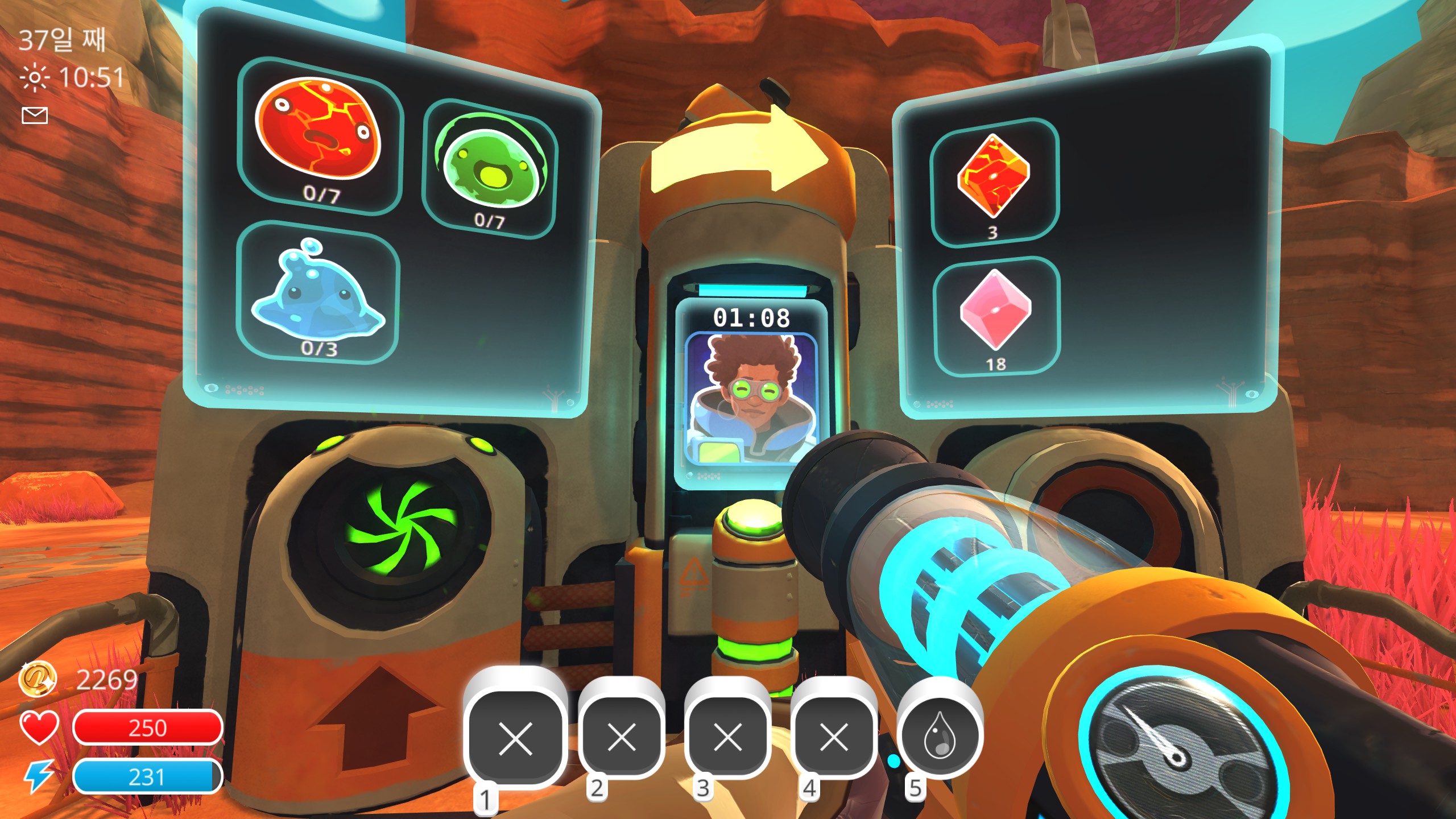
Task: Open the mail envelope icon
Action: (x=35, y=115)
